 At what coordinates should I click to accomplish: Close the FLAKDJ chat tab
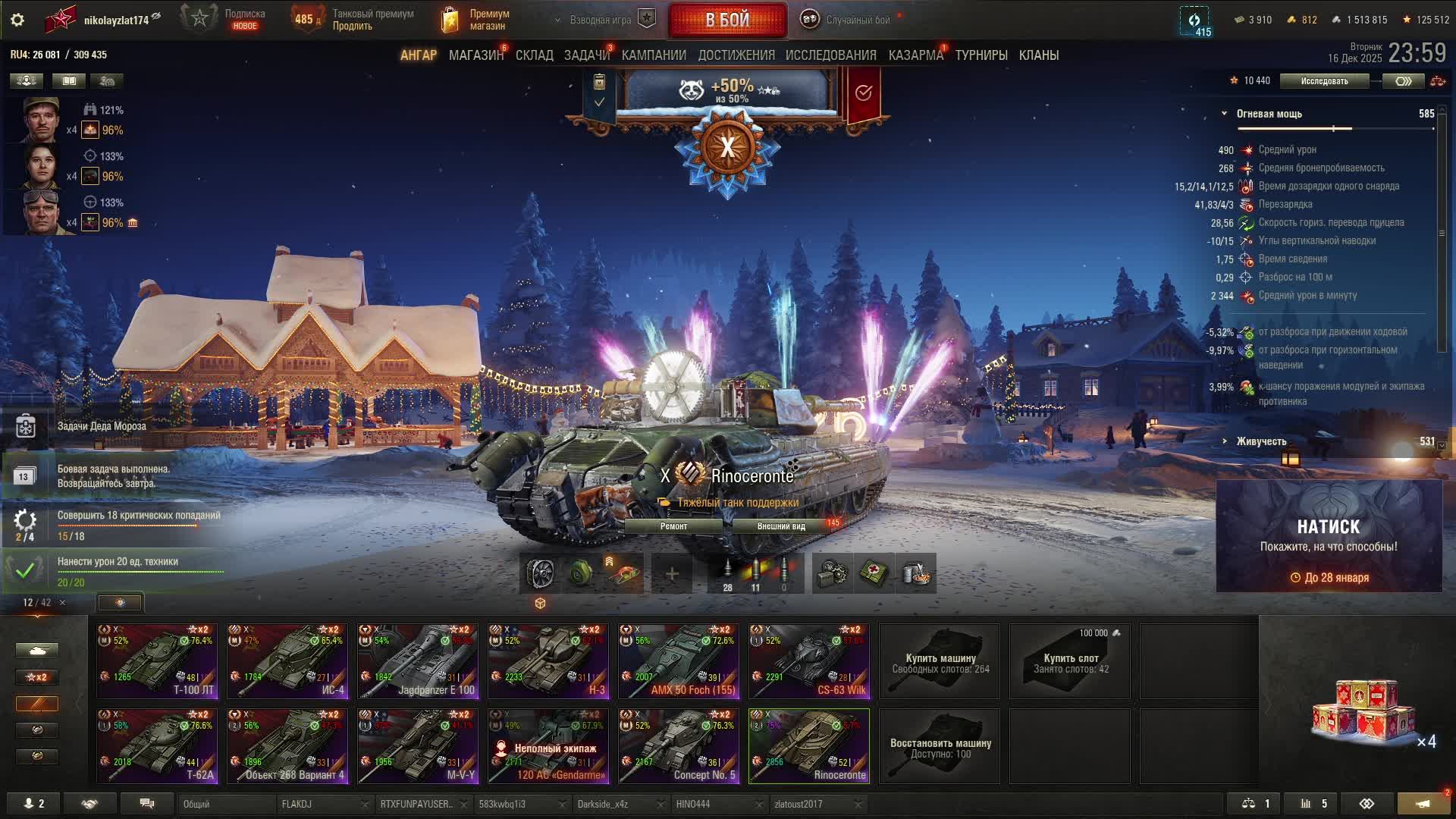[365, 805]
